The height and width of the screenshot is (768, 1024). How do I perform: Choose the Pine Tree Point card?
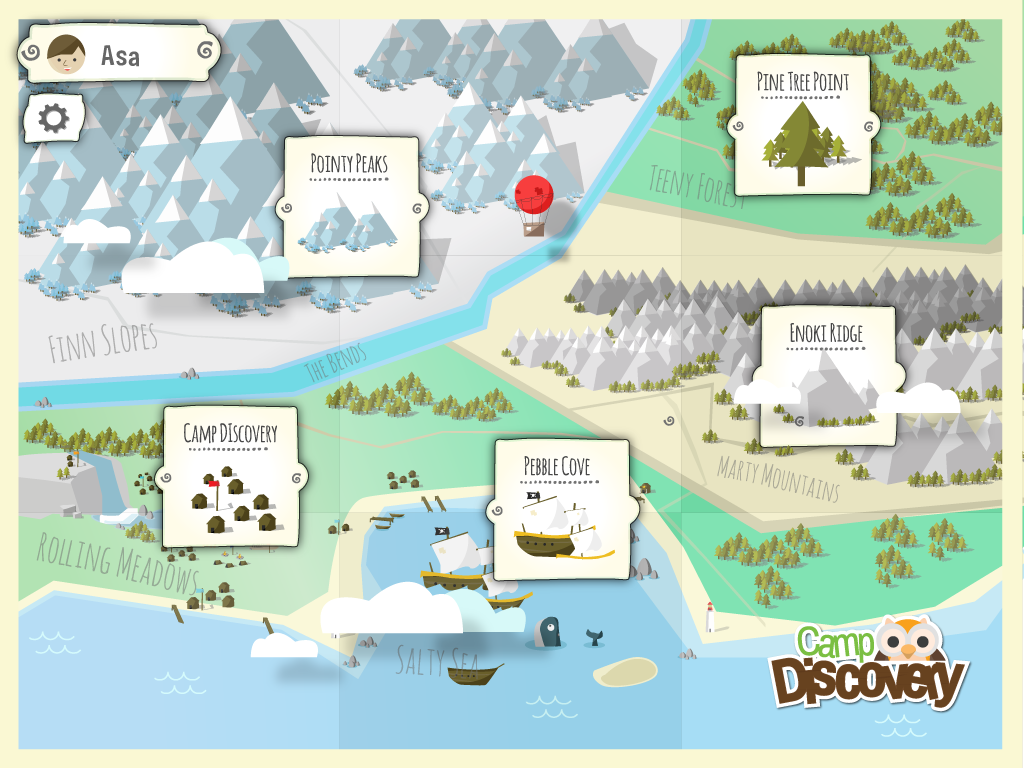pos(802,125)
